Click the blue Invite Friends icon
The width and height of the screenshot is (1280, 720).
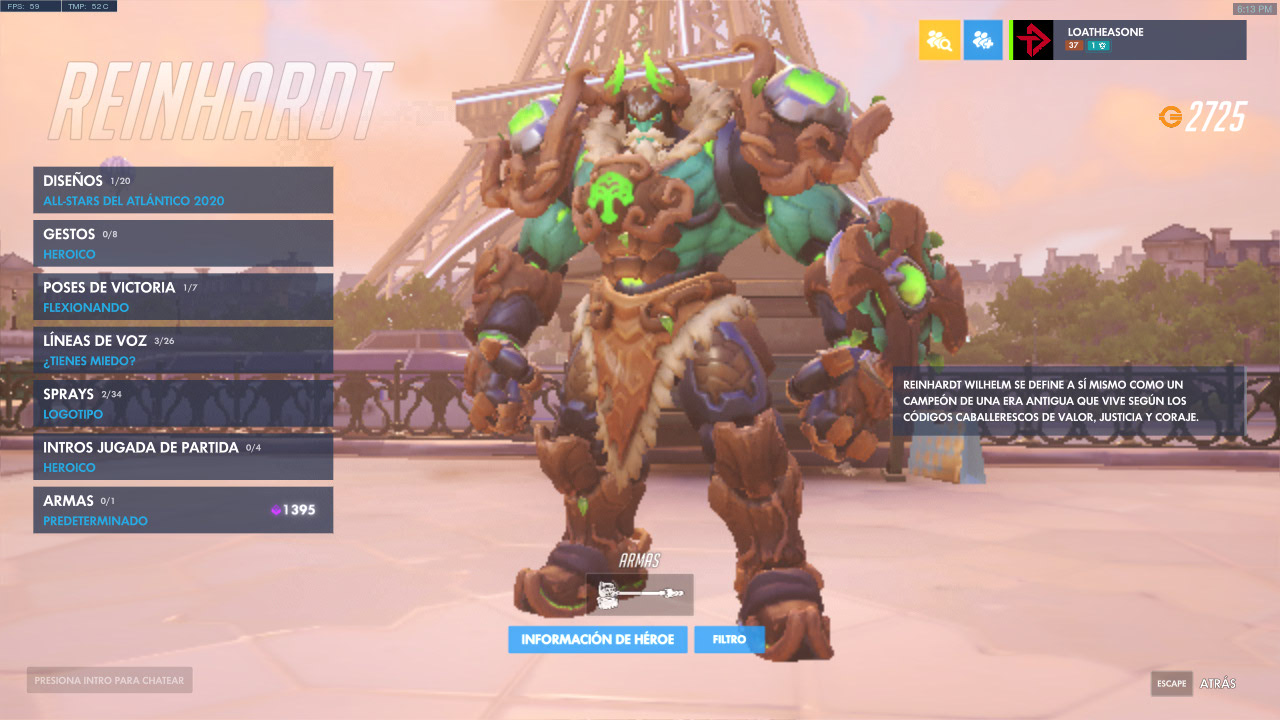pyautogui.click(x=983, y=40)
